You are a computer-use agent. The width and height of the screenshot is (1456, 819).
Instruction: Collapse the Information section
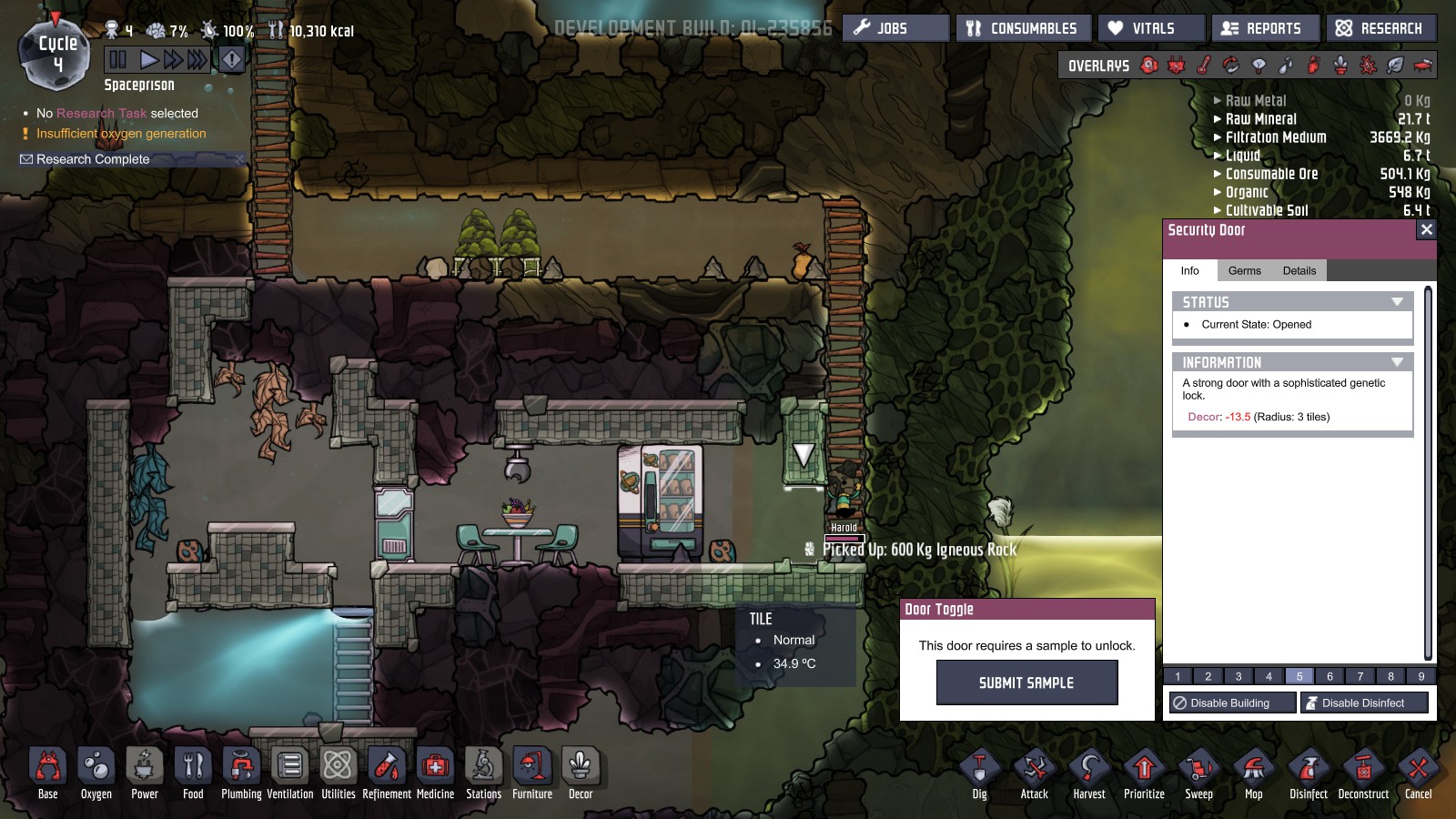(1399, 361)
